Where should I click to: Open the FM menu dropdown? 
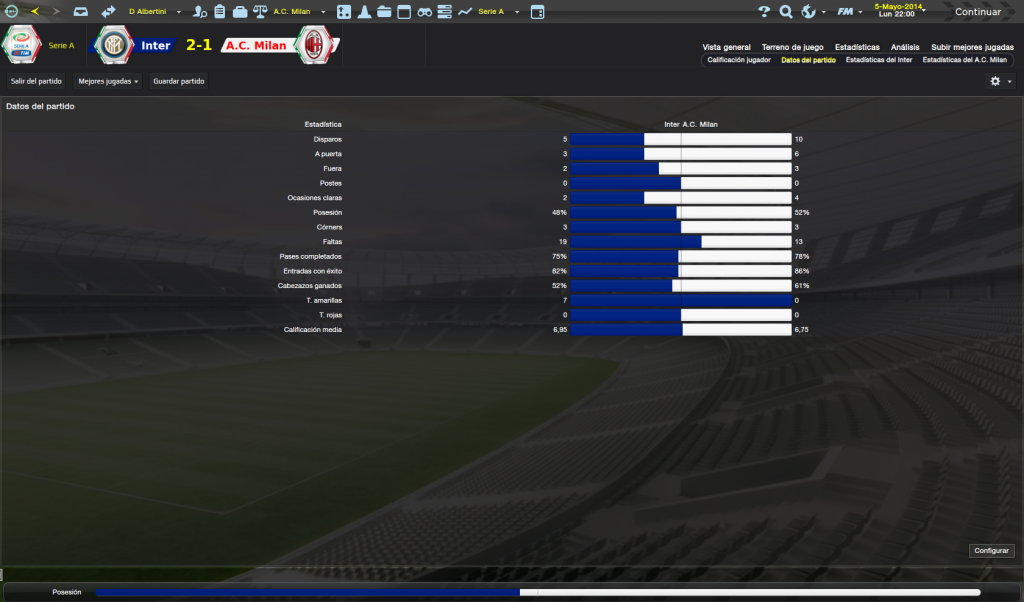851,12
